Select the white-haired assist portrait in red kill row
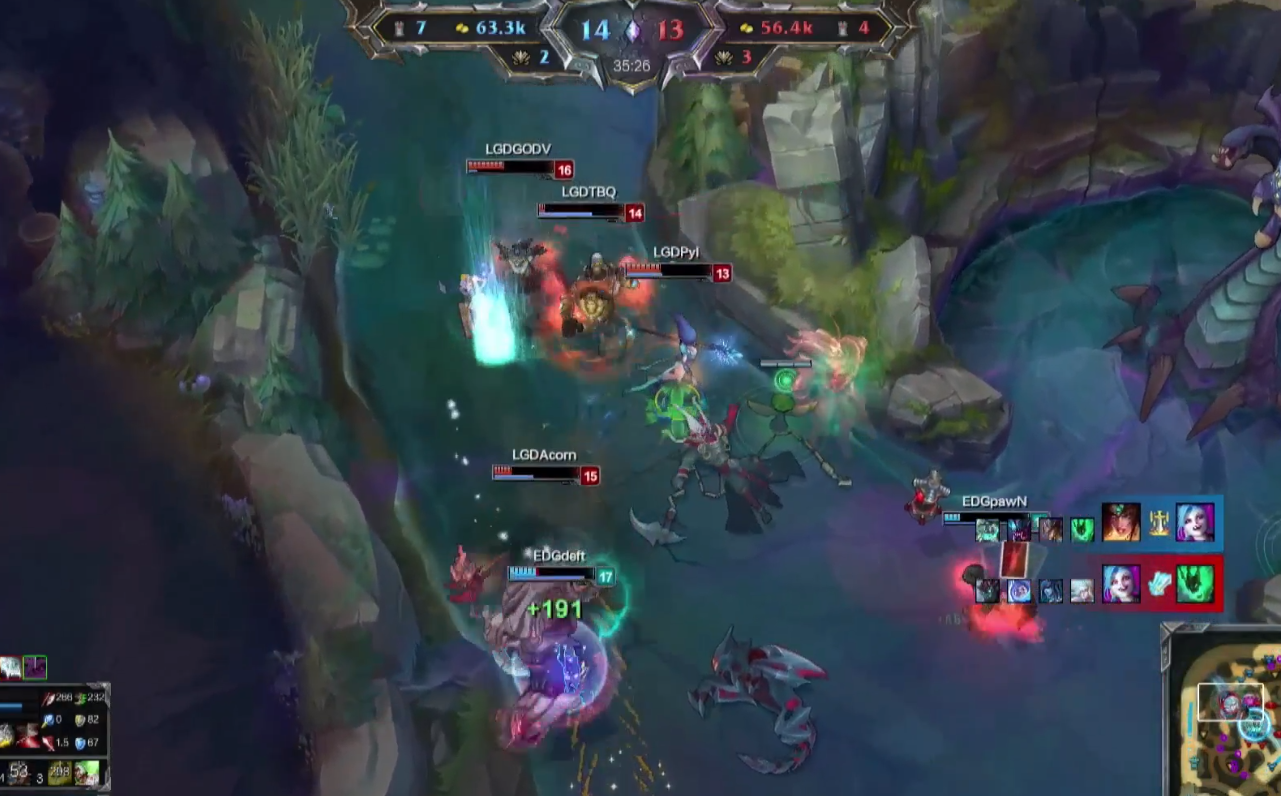This screenshot has height=796, width=1281. click(1082, 591)
